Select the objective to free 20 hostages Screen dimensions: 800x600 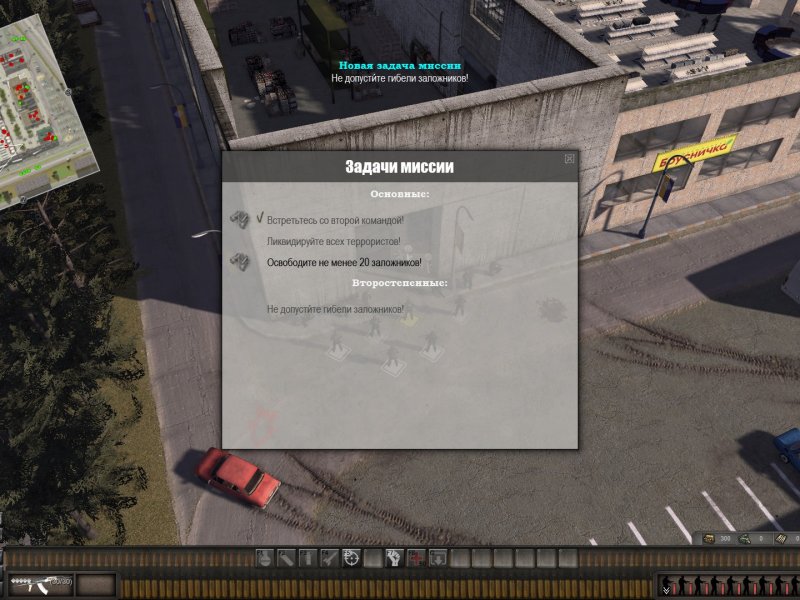344,263
